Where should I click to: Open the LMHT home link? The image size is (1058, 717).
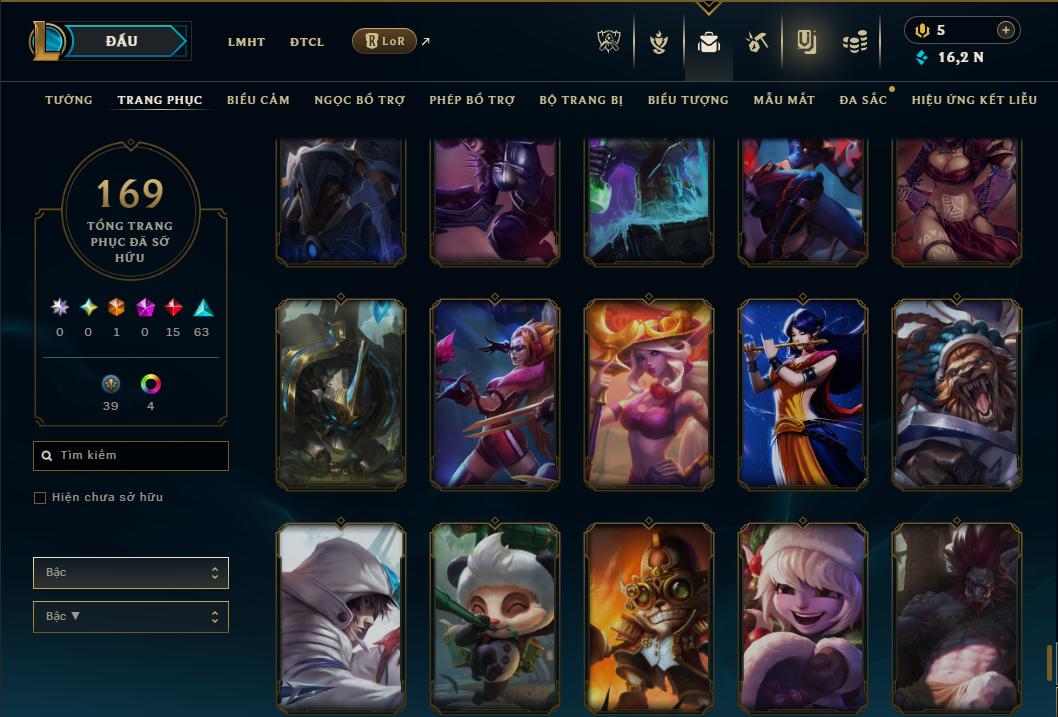[246, 42]
